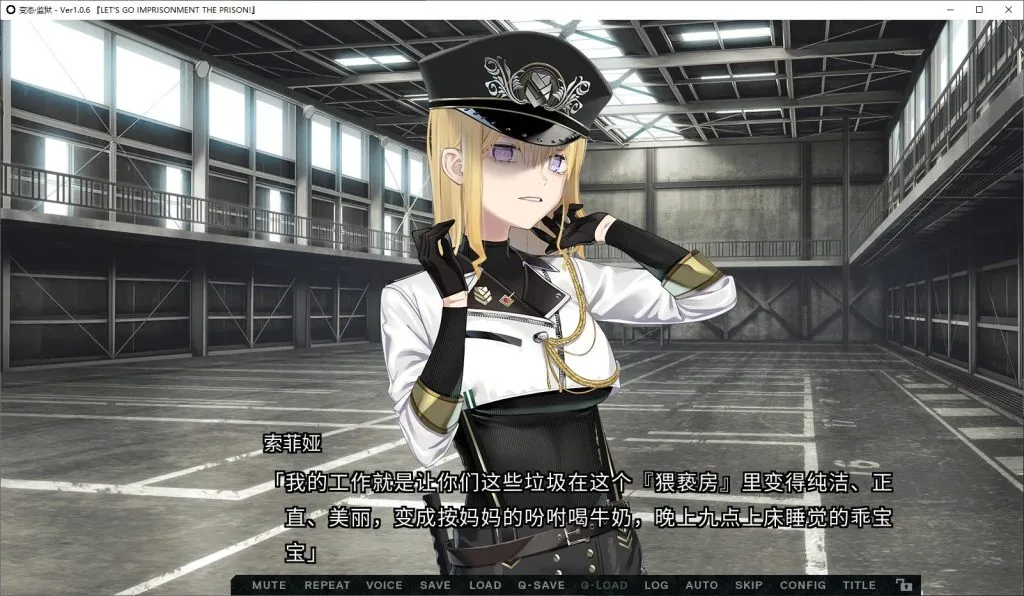Return to the TITLE screen
The height and width of the screenshot is (596, 1024).
point(859,585)
